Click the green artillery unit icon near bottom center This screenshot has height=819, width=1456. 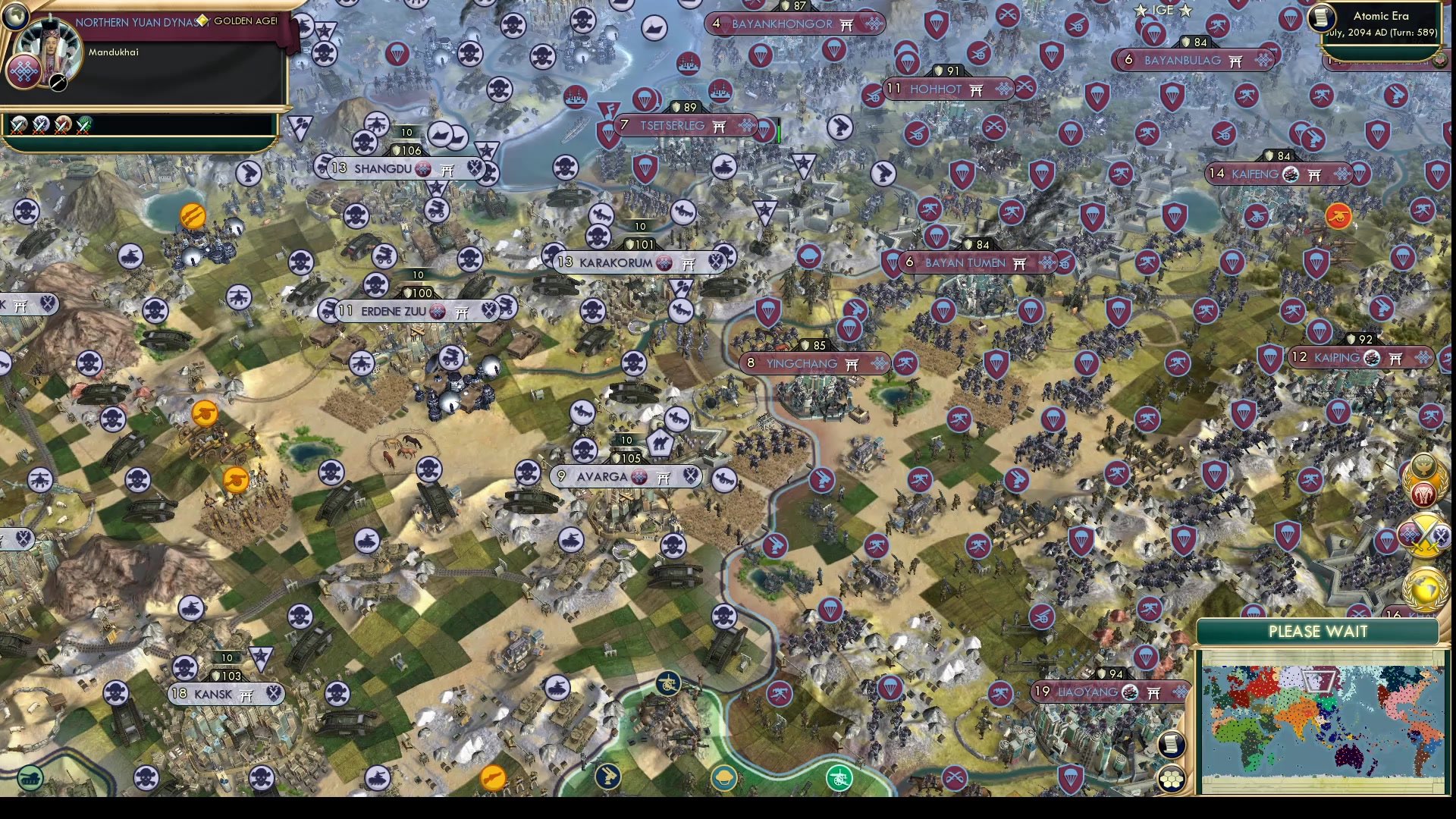pos(839,778)
